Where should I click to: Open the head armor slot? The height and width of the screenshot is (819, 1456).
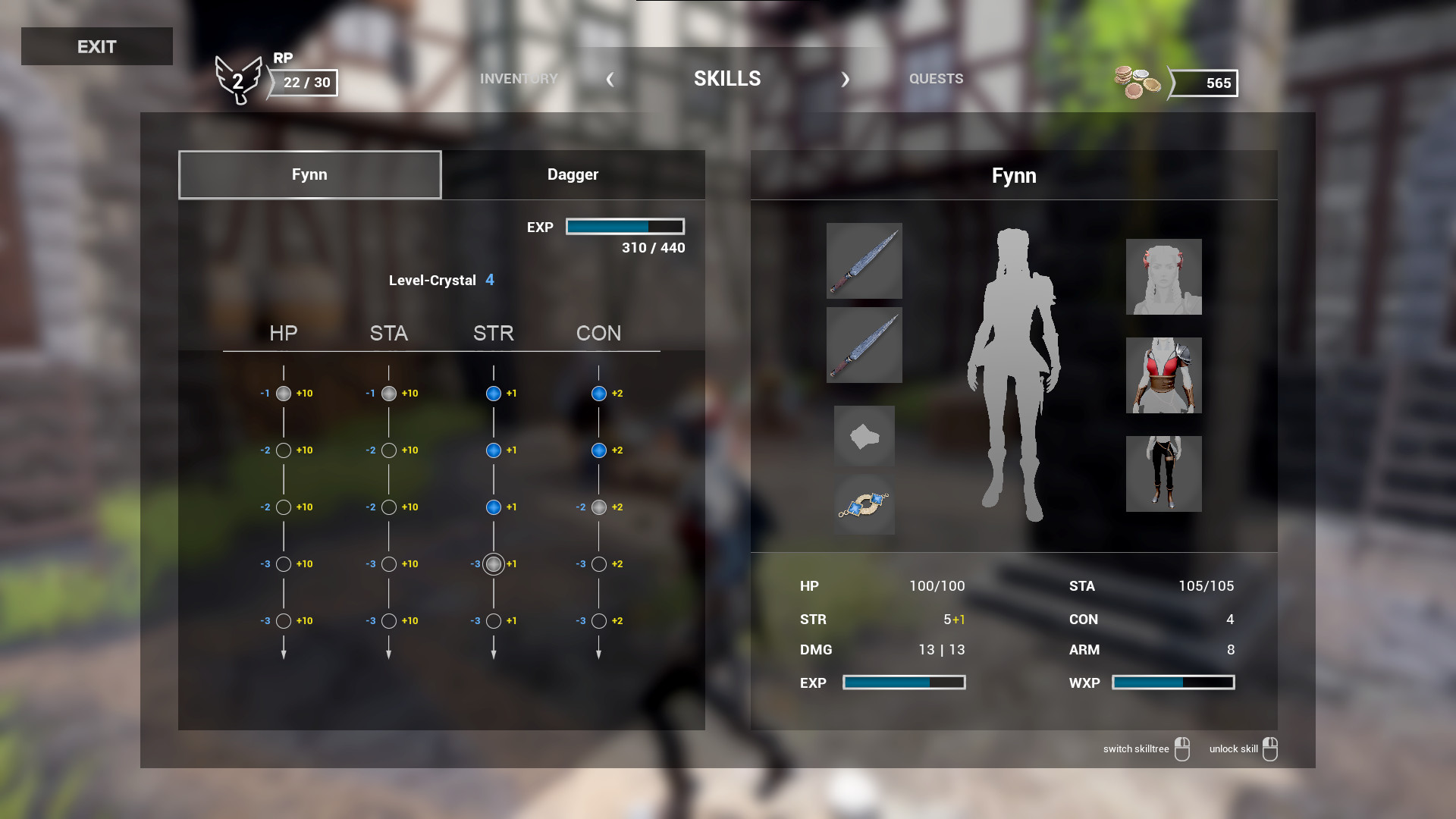coord(1163,277)
